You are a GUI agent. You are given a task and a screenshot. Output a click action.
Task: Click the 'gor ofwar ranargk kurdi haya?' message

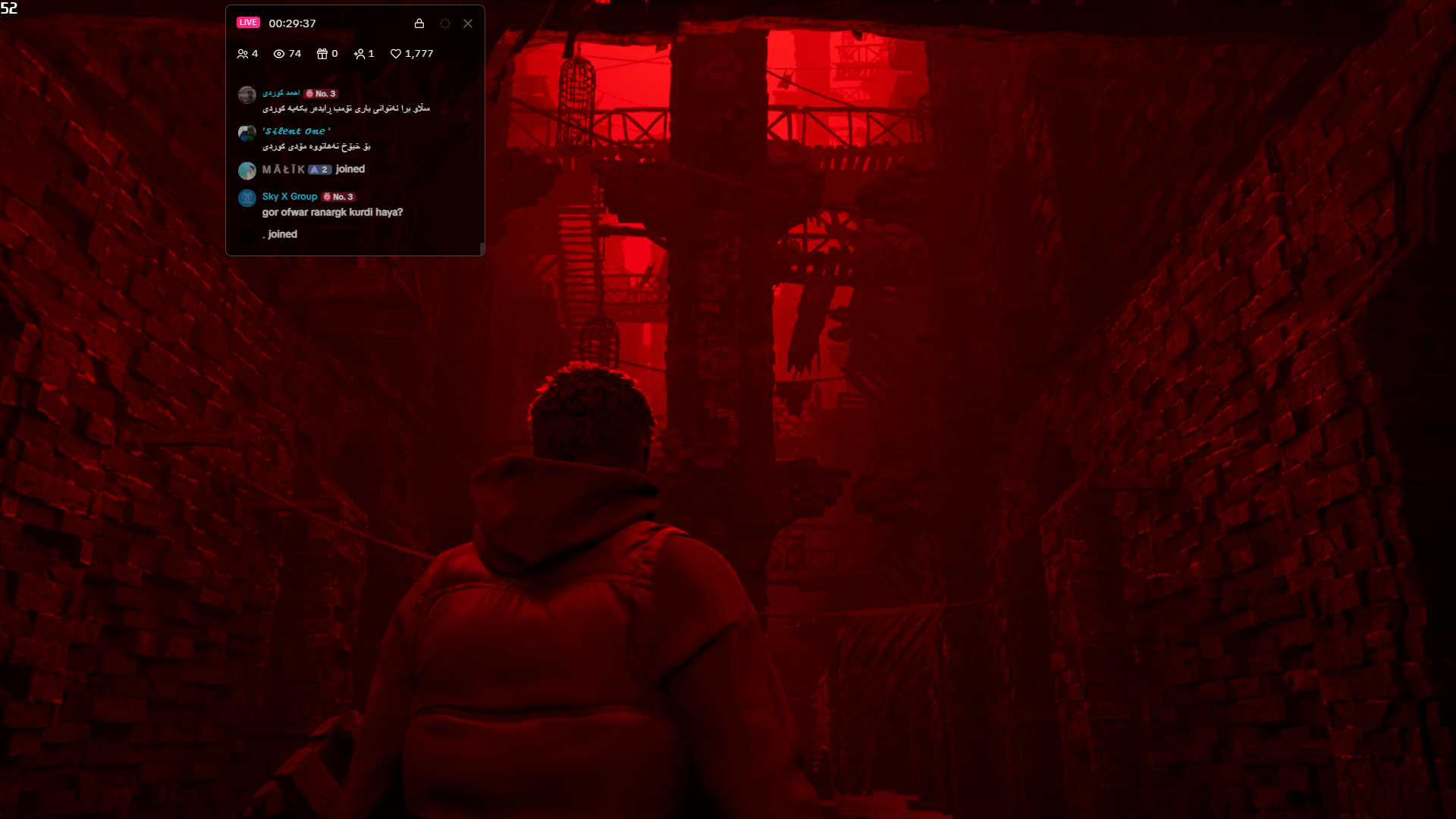[x=332, y=212]
